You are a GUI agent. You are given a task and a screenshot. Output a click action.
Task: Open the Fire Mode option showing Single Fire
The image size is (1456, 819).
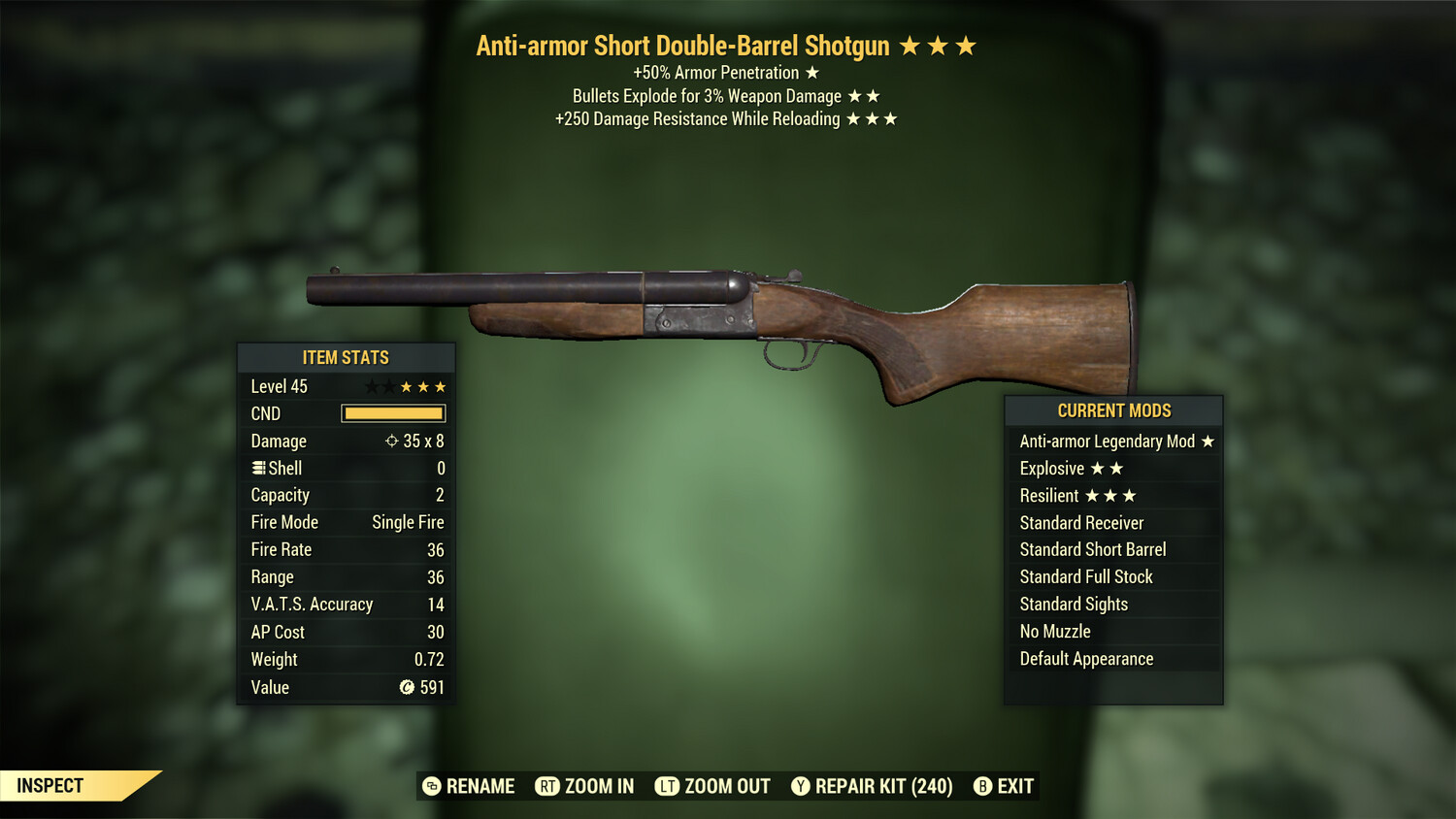346,522
